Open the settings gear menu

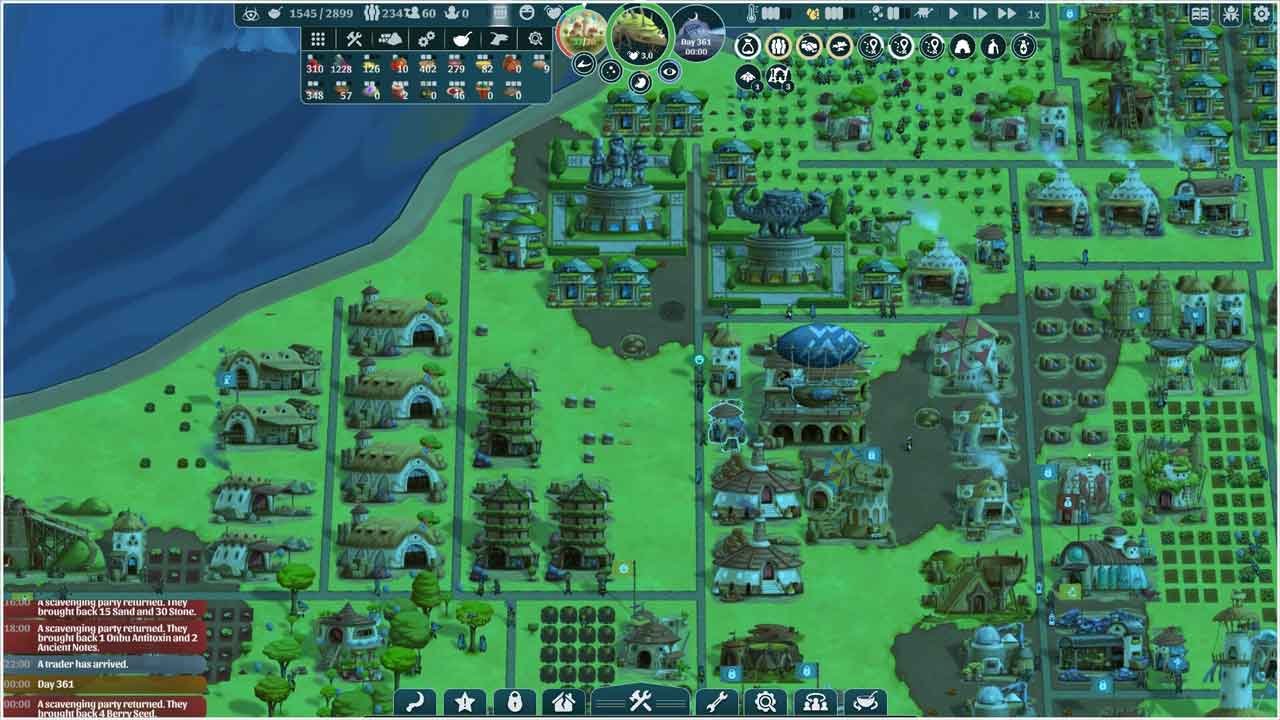pyautogui.click(x=1260, y=14)
